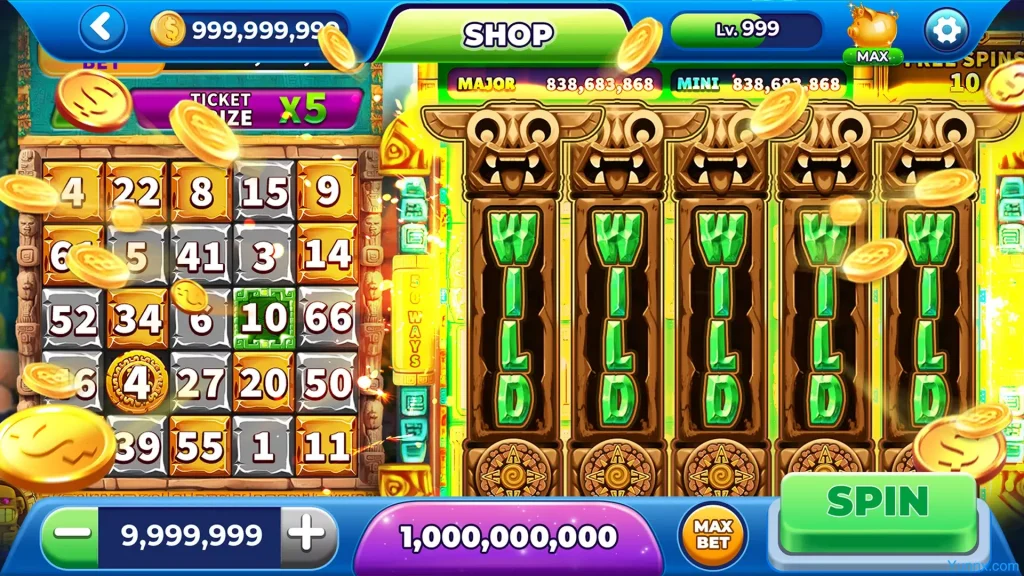Pick the bingo tile numbered 66

327,319
